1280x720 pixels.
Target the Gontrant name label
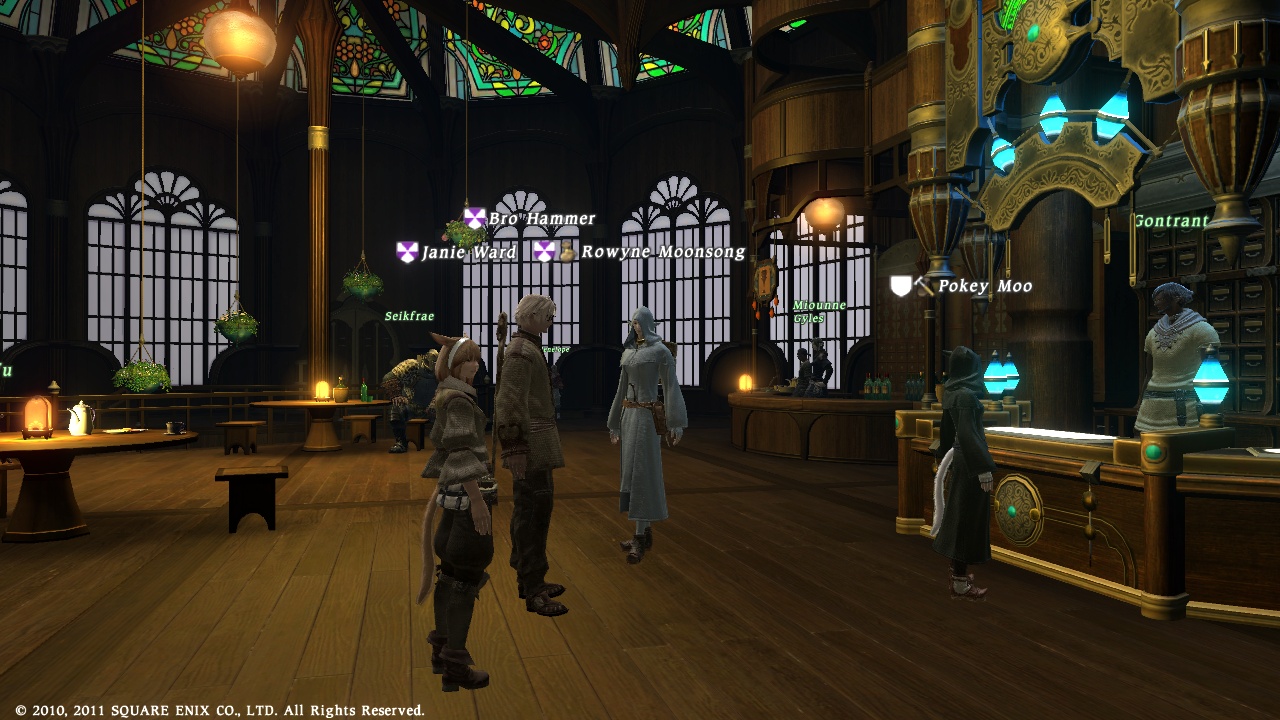[1171, 221]
